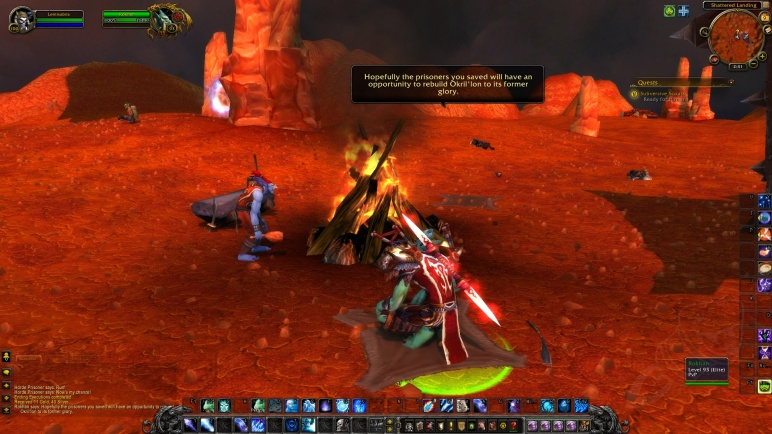This screenshot has width=772, height=434.
Task: Select the pet portrait frame
Action: (x=164, y=20)
